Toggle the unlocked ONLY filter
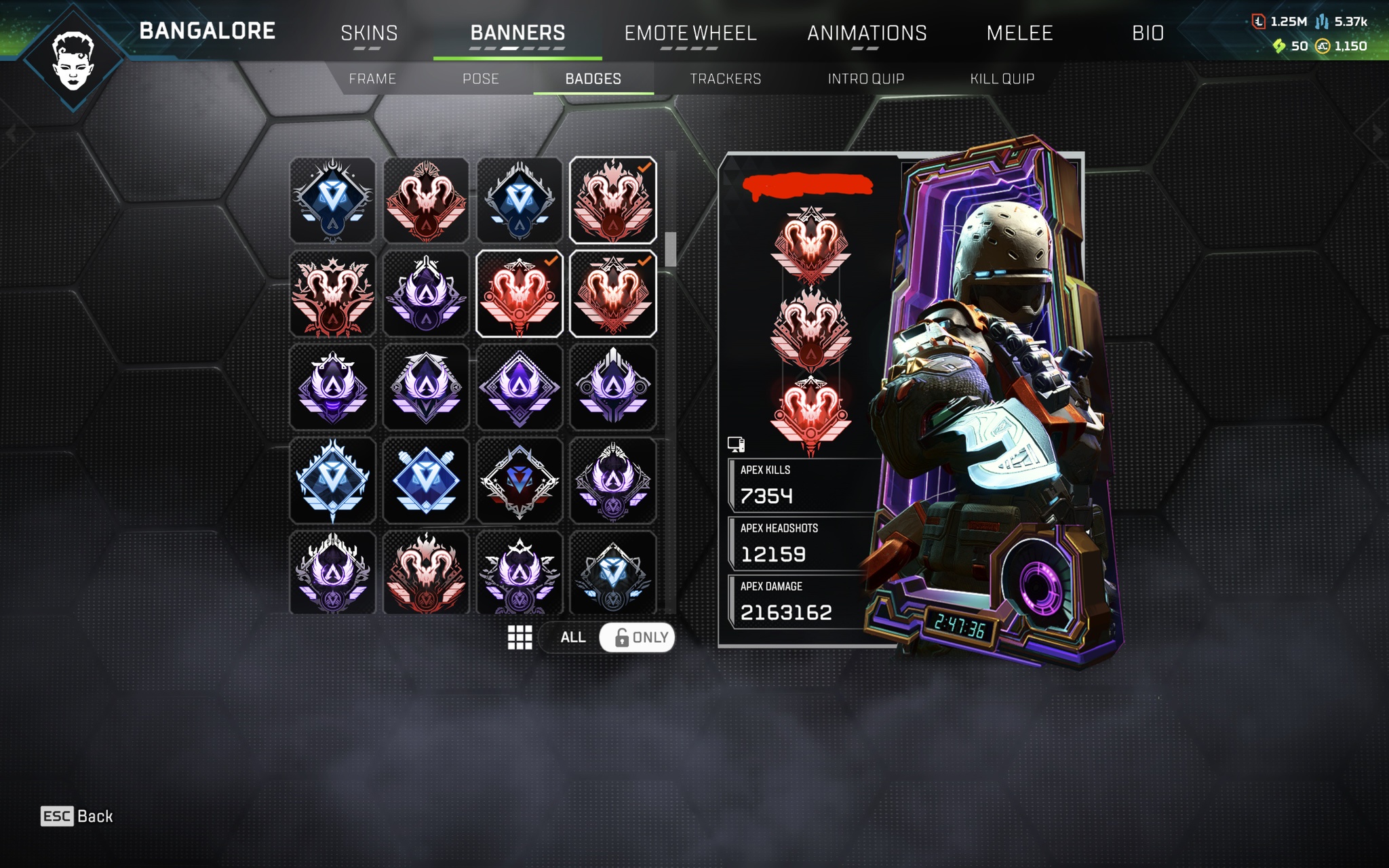Viewport: 1389px width, 868px height. pos(638,637)
